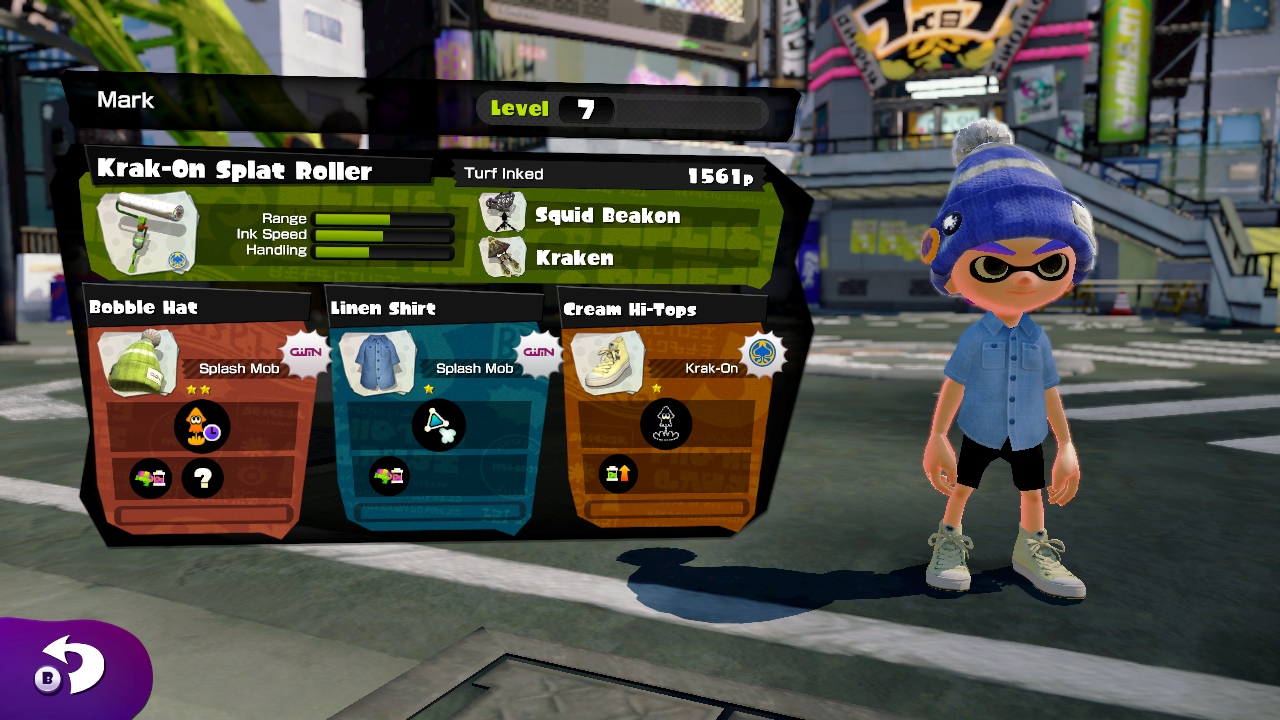Select the Krak-On Splat Roller weapon icon
The image size is (1280, 720).
click(148, 233)
